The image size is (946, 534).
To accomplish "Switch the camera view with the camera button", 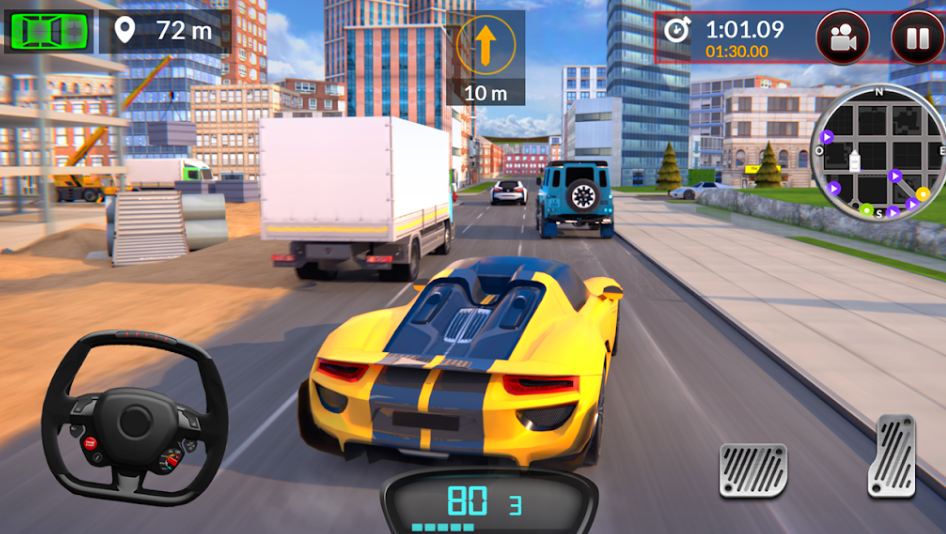I will (843, 39).
